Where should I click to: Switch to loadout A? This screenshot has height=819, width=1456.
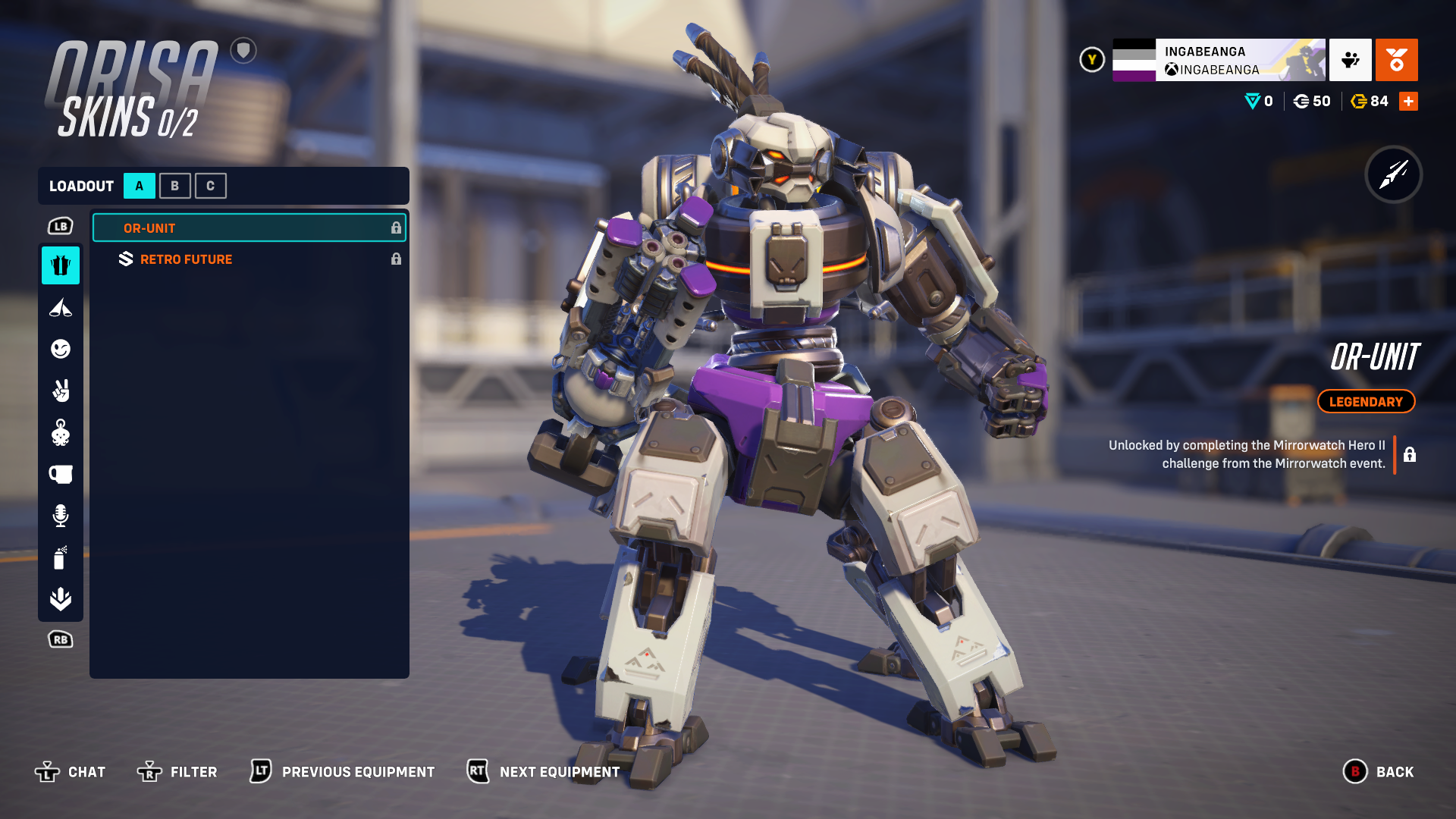[x=140, y=186]
